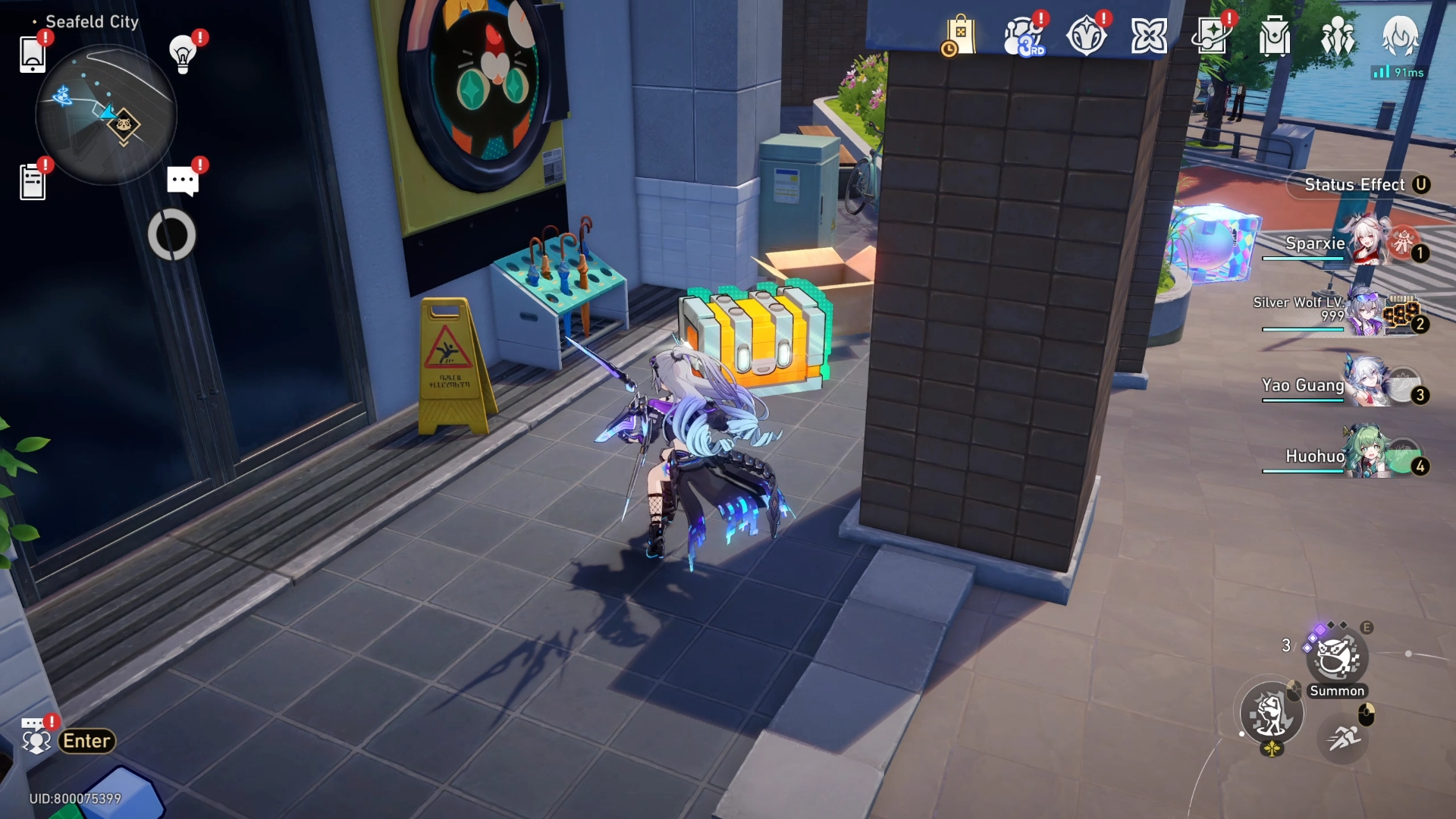The image size is (1456, 819).
Task: Open the chat bubble with red notification
Action: tap(182, 180)
